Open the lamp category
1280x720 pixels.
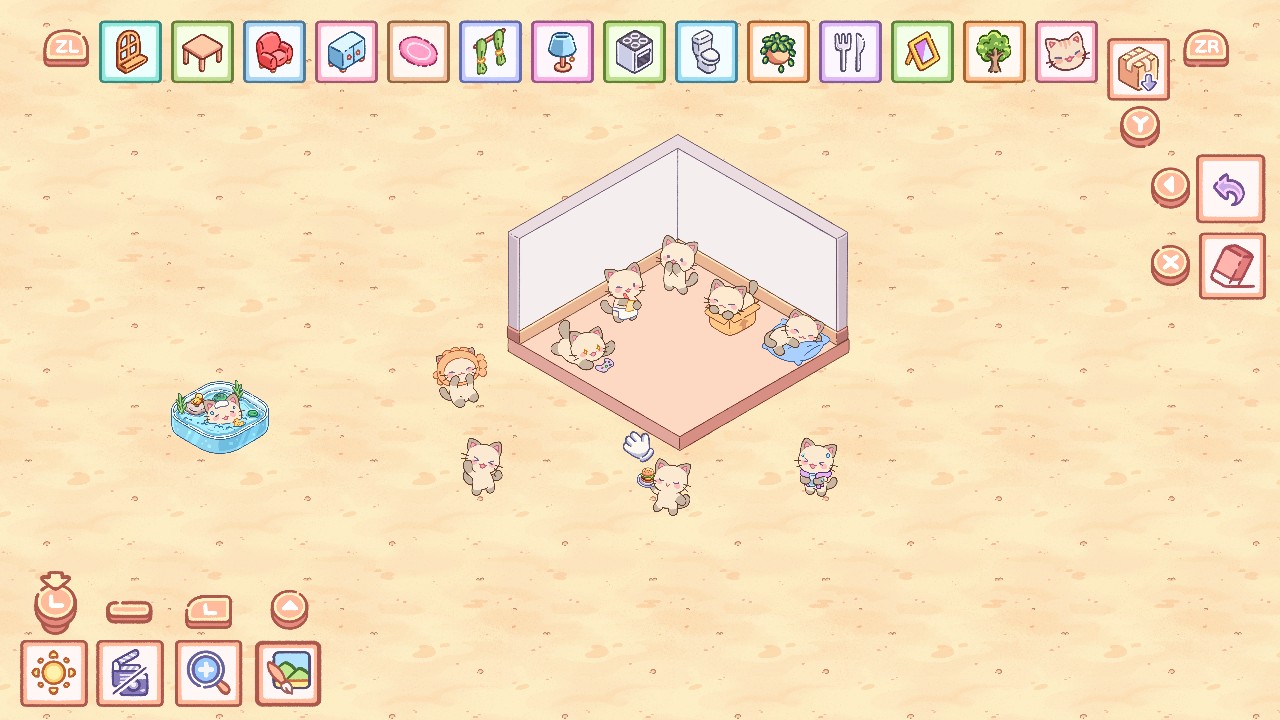pos(562,52)
